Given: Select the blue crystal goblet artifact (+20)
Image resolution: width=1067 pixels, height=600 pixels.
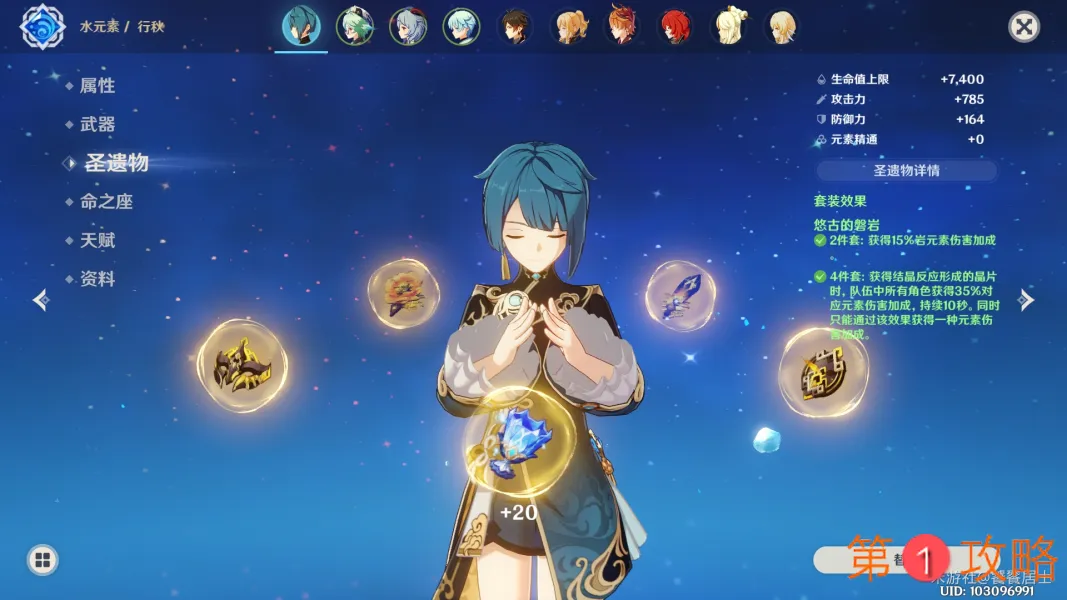Looking at the screenshot, I should tap(517, 441).
